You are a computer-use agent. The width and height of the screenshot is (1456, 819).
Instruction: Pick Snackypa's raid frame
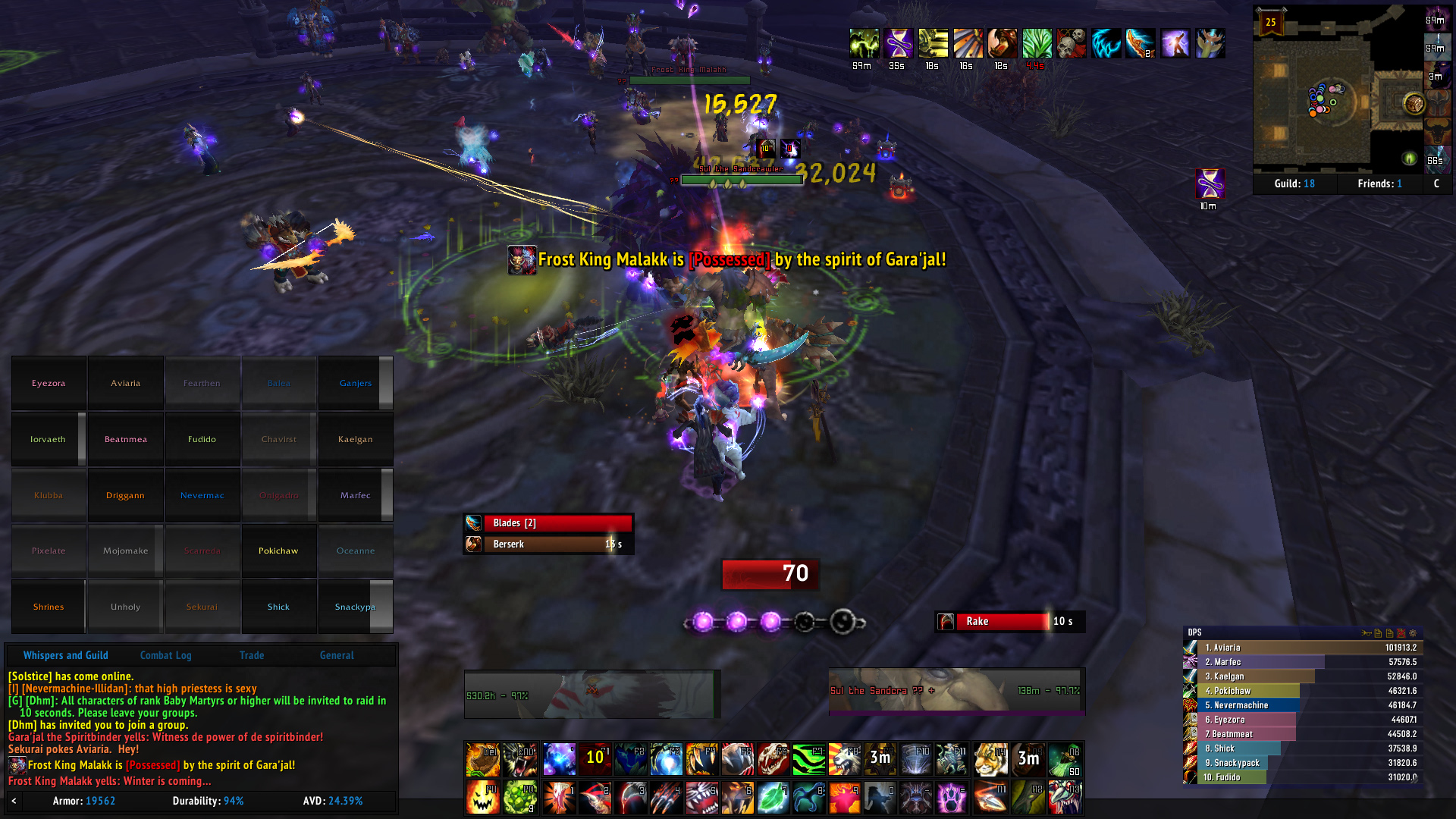pos(355,607)
